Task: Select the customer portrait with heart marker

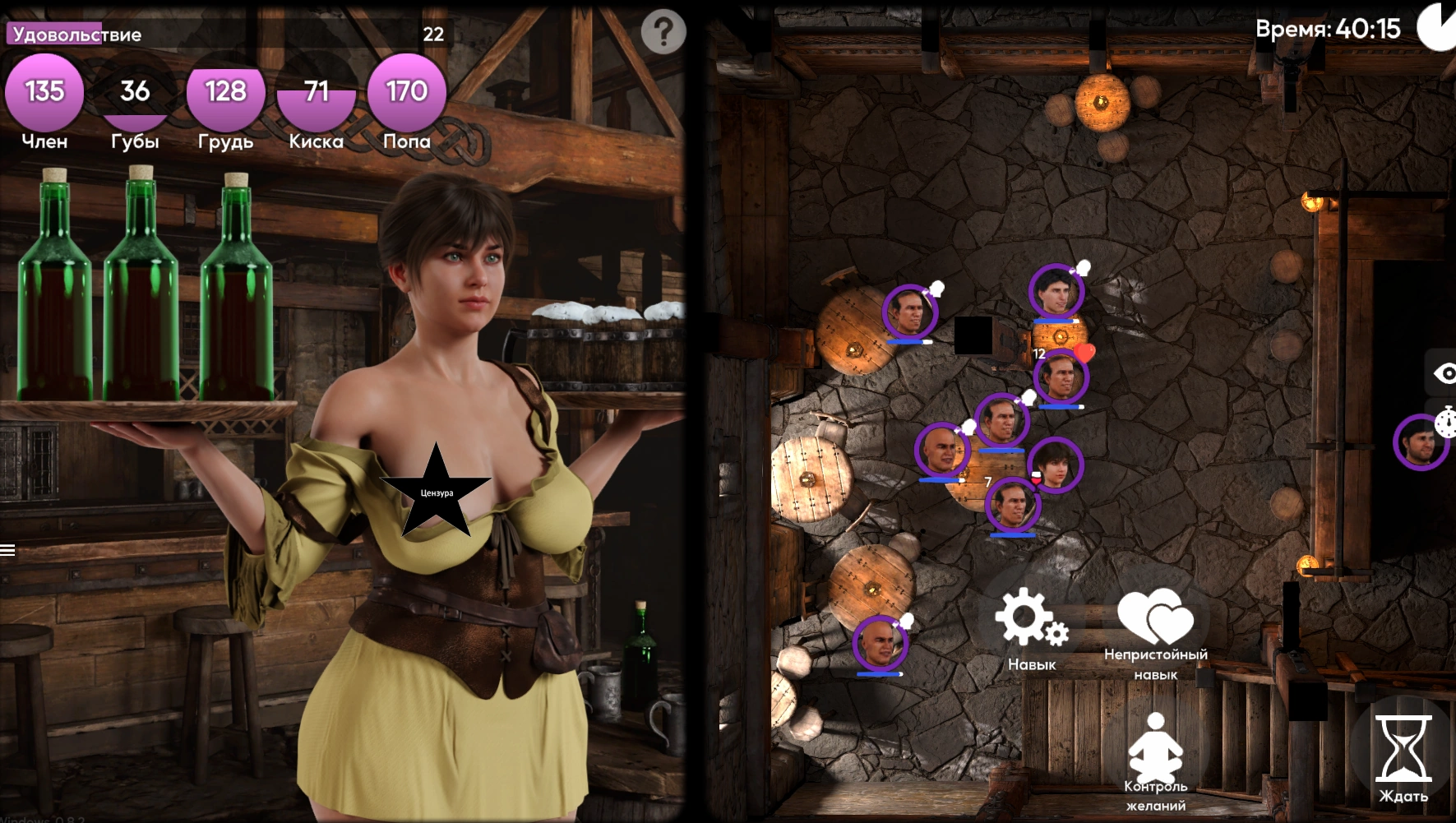Action: click(1061, 377)
